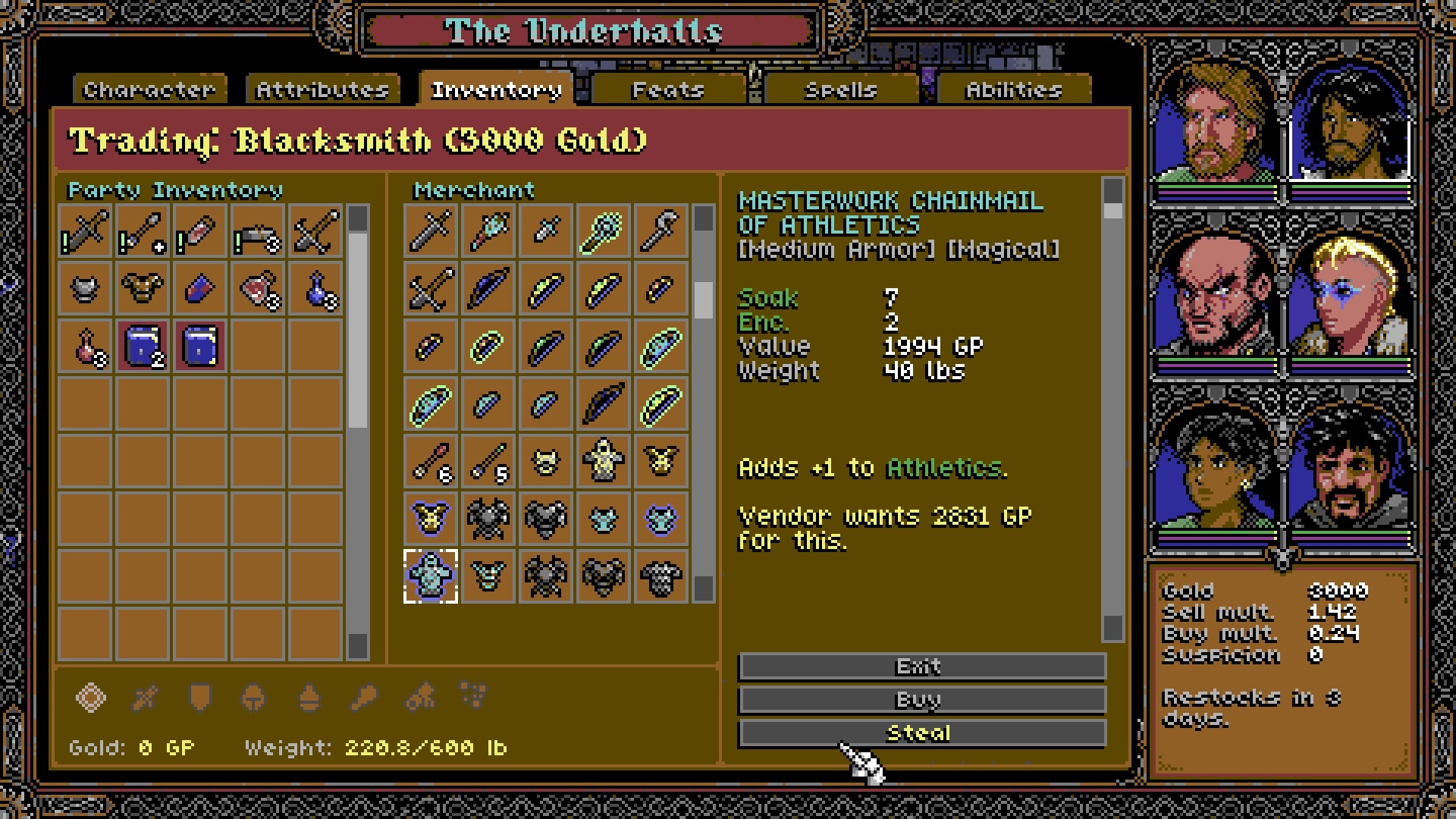Switch to the Character tab
Screen dimensions: 1456x819
[x=149, y=89]
